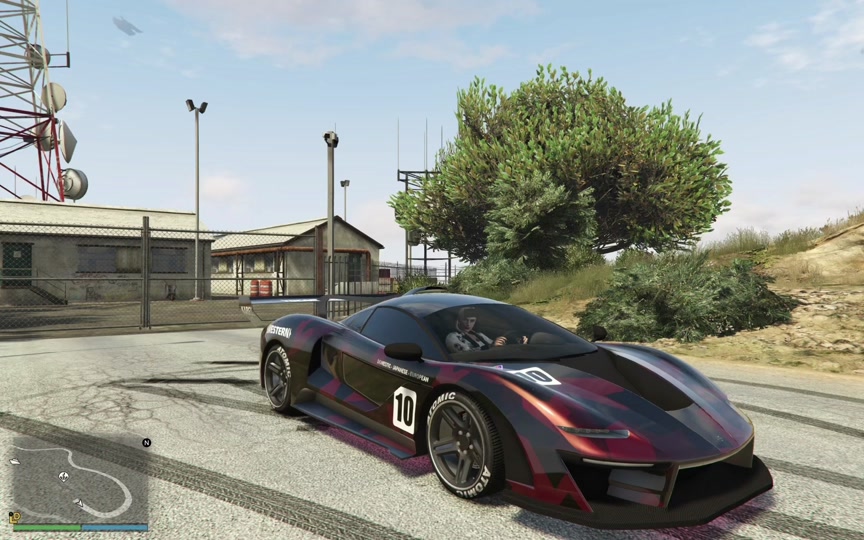Viewport: 864px width, 540px height.
Task: Click the airplane blip on the minimap
Action: (15, 462)
